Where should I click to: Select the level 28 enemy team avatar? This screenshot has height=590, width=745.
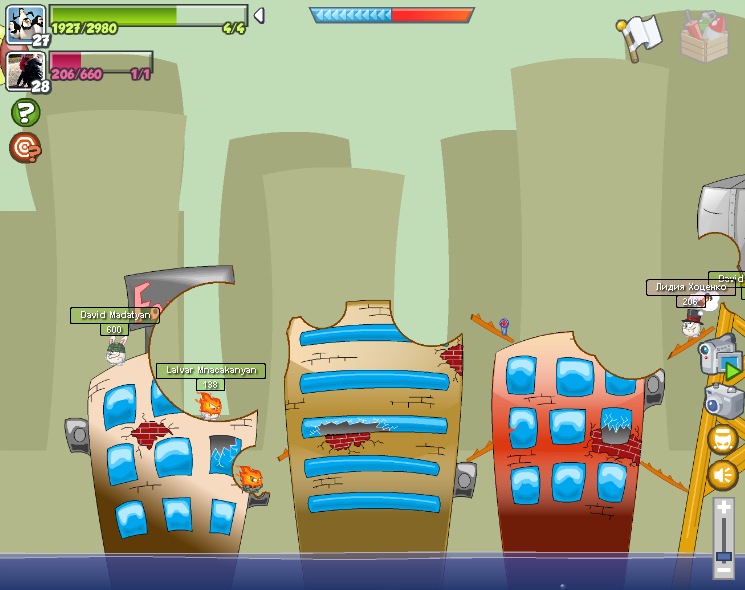click(x=25, y=71)
